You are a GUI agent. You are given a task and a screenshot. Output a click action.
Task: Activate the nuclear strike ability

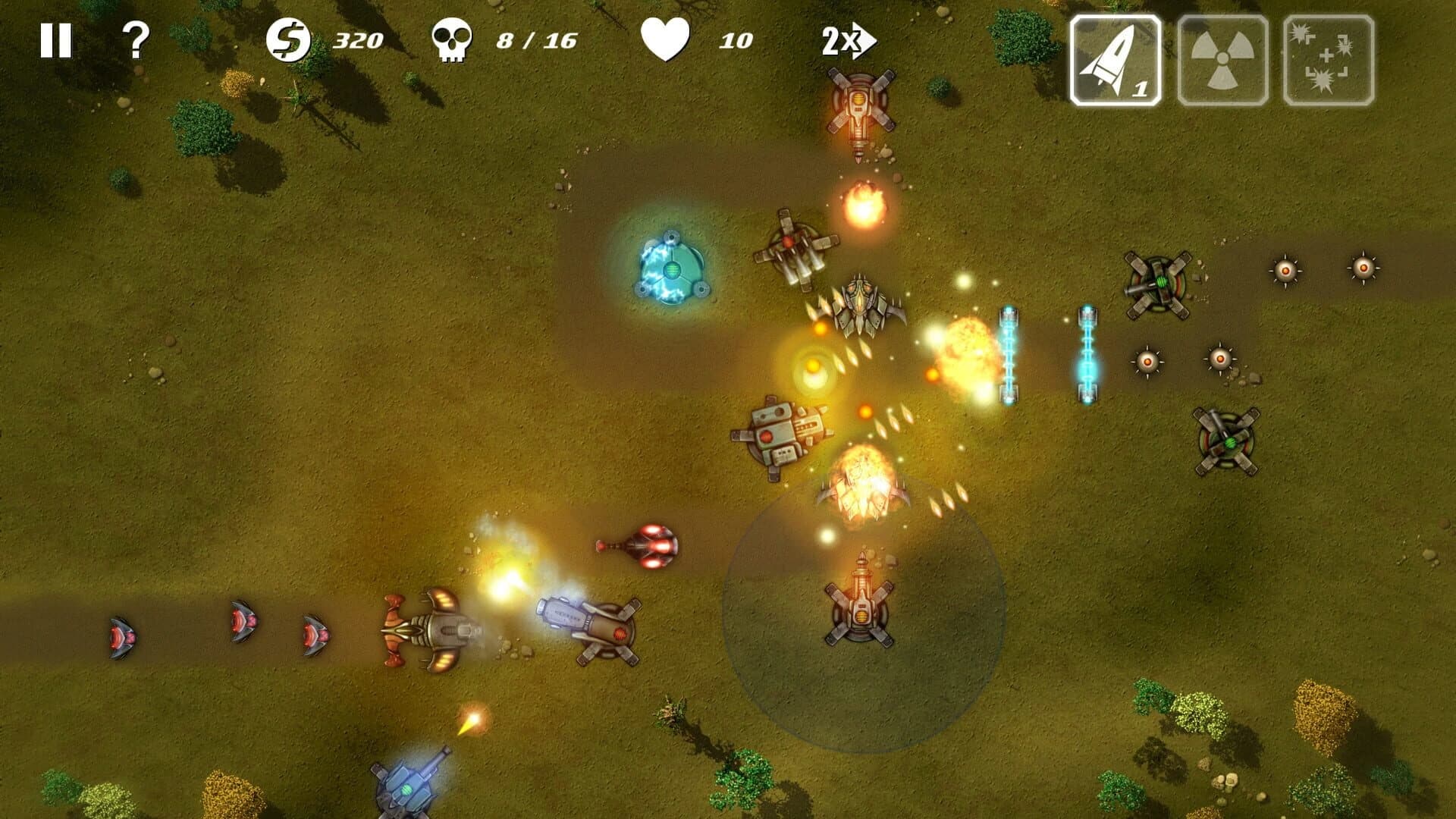point(1221,57)
